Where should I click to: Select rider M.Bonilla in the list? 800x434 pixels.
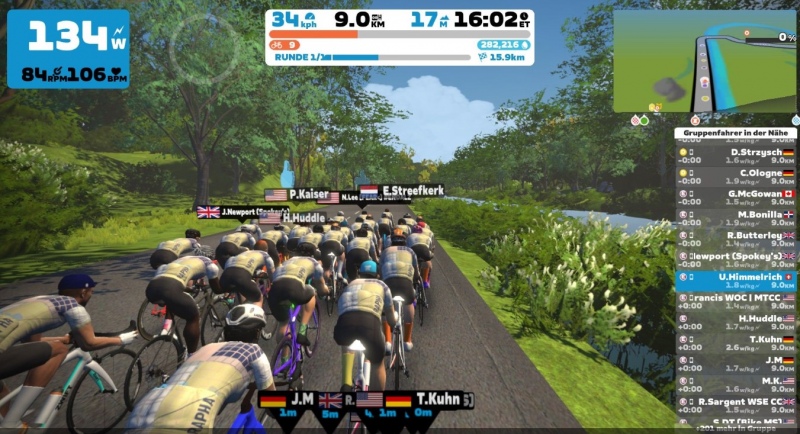pyautogui.click(x=735, y=217)
